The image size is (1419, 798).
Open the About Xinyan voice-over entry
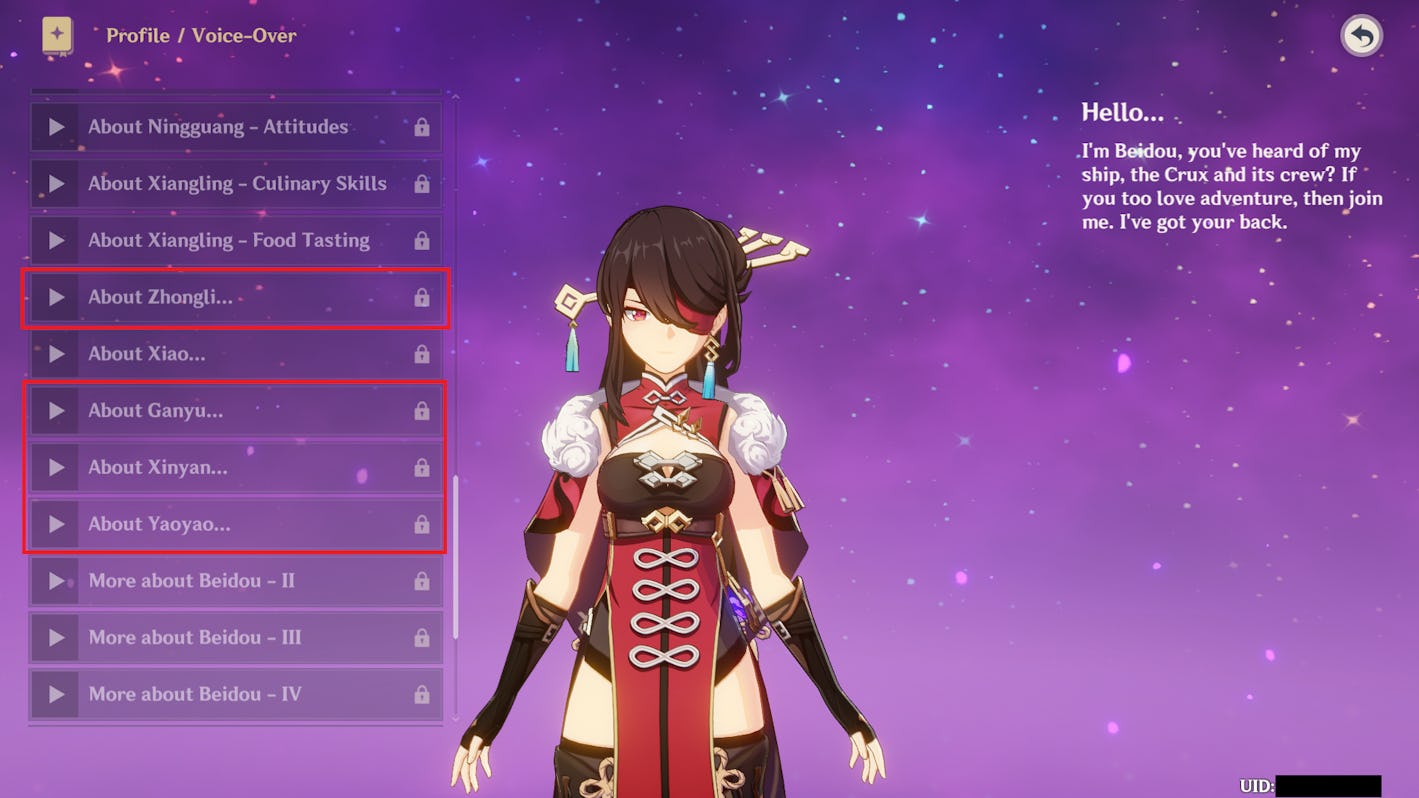(x=236, y=467)
